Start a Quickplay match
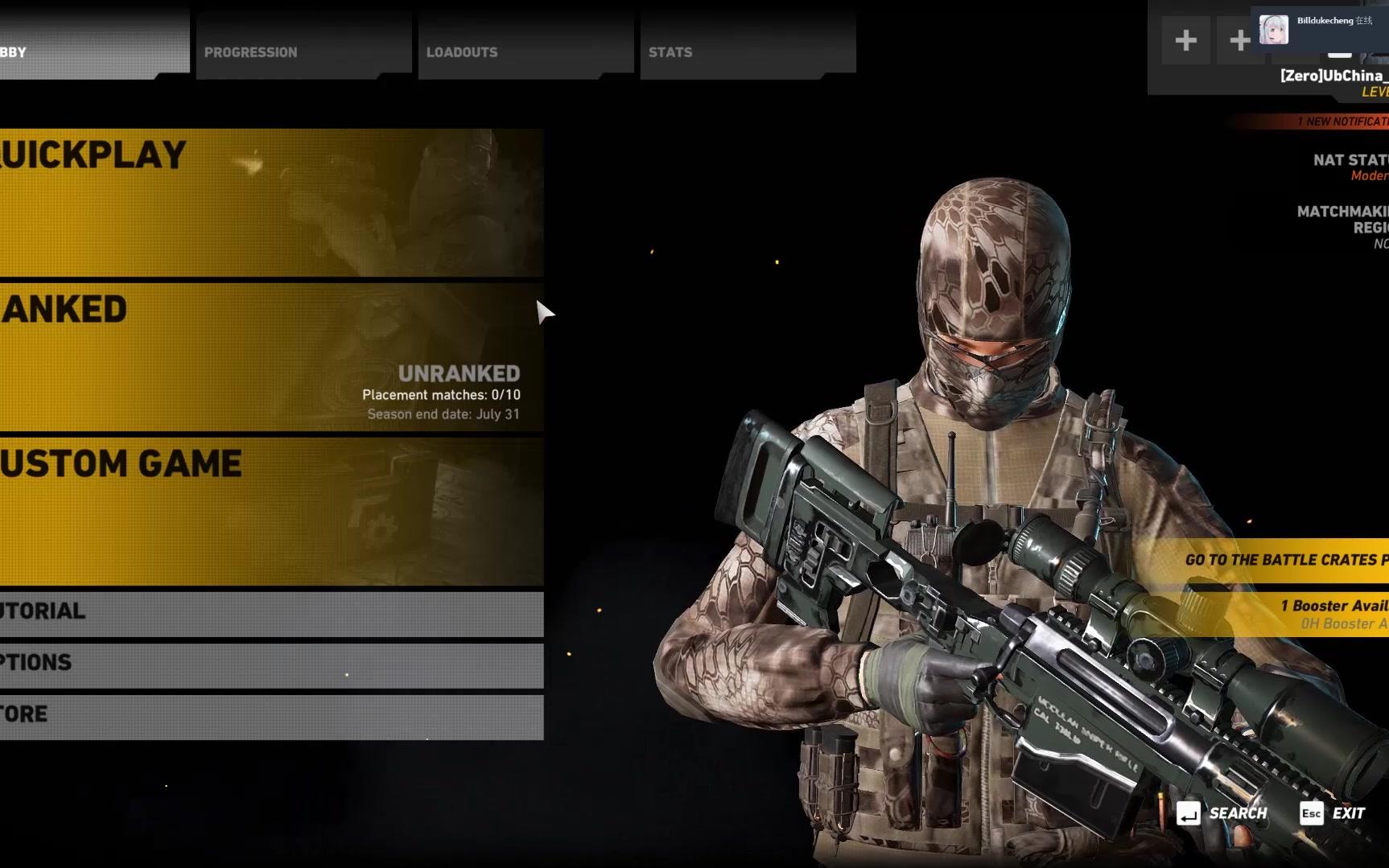1389x868 pixels. point(271,202)
